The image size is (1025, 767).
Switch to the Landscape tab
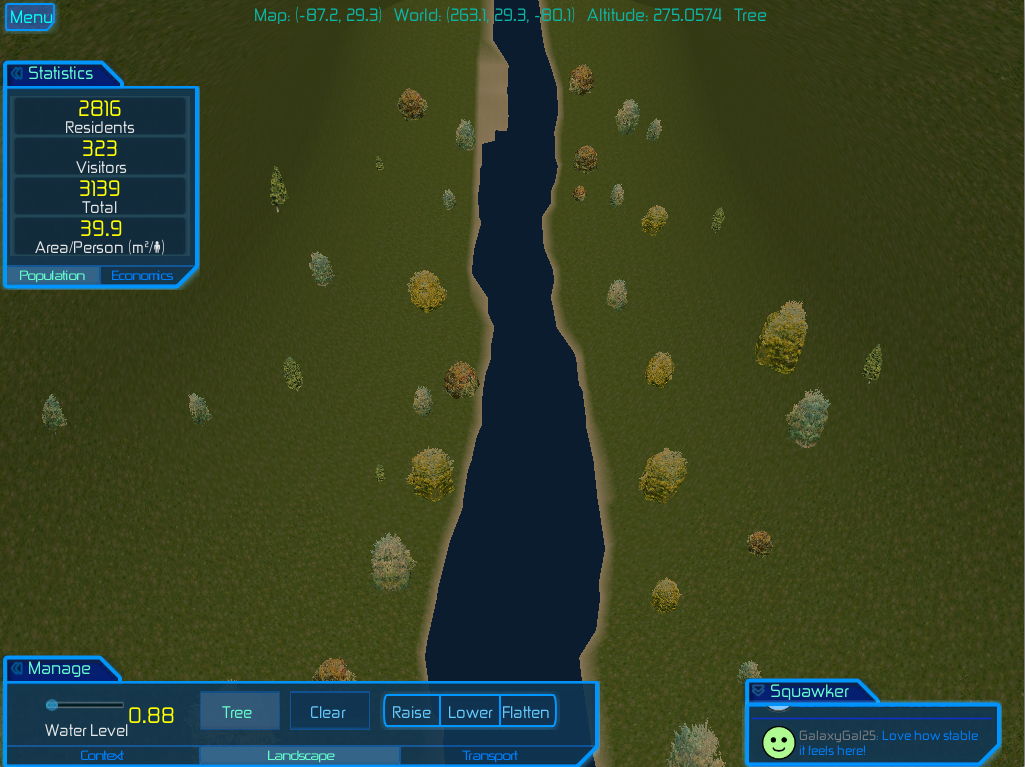tap(300, 756)
